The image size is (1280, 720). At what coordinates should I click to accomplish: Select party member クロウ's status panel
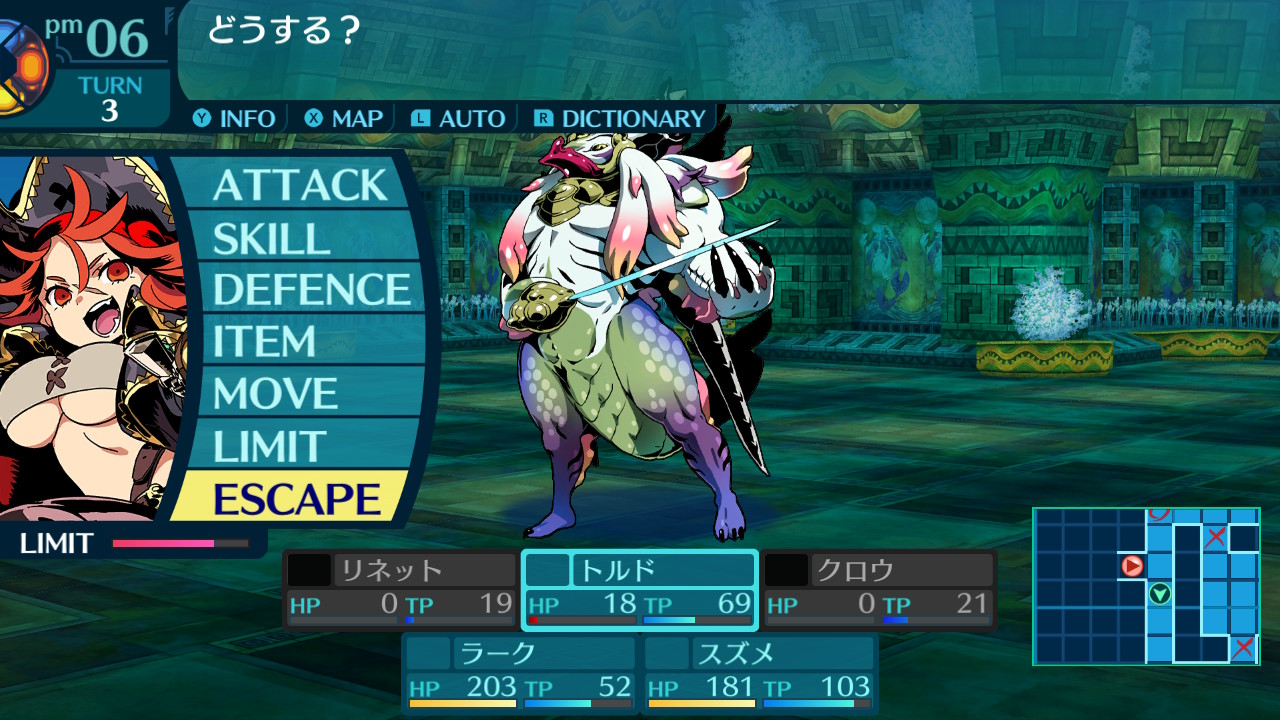coord(879,589)
